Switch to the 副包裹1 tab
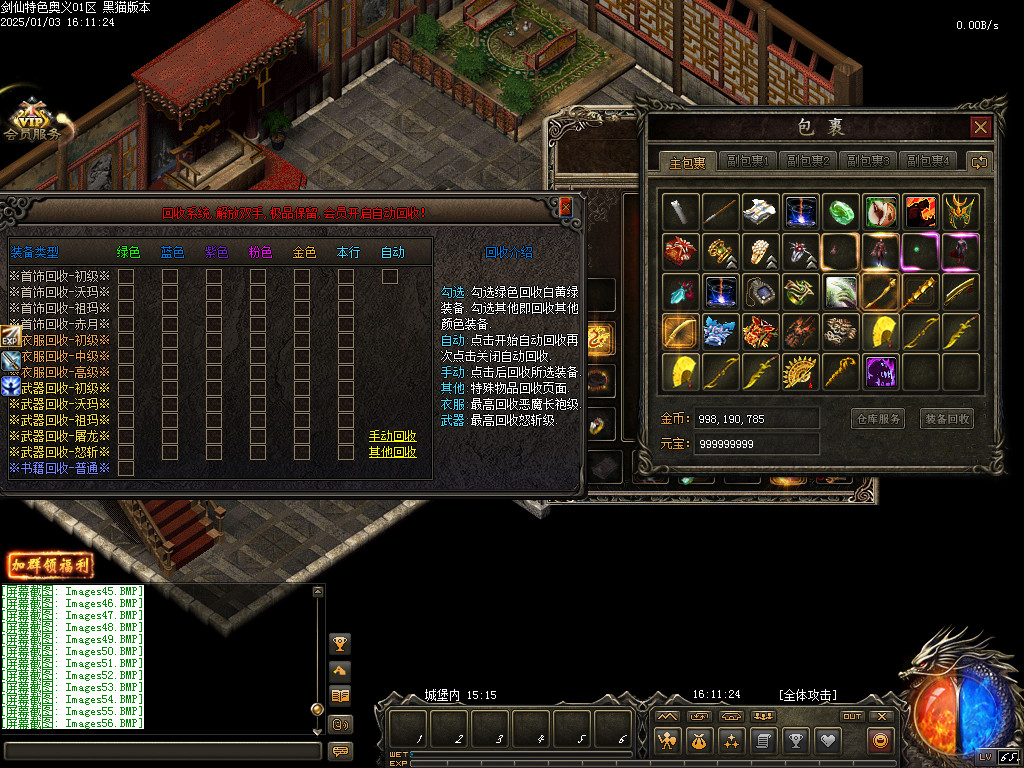The width and height of the screenshot is (1024, 768). (x=749, y=161)
